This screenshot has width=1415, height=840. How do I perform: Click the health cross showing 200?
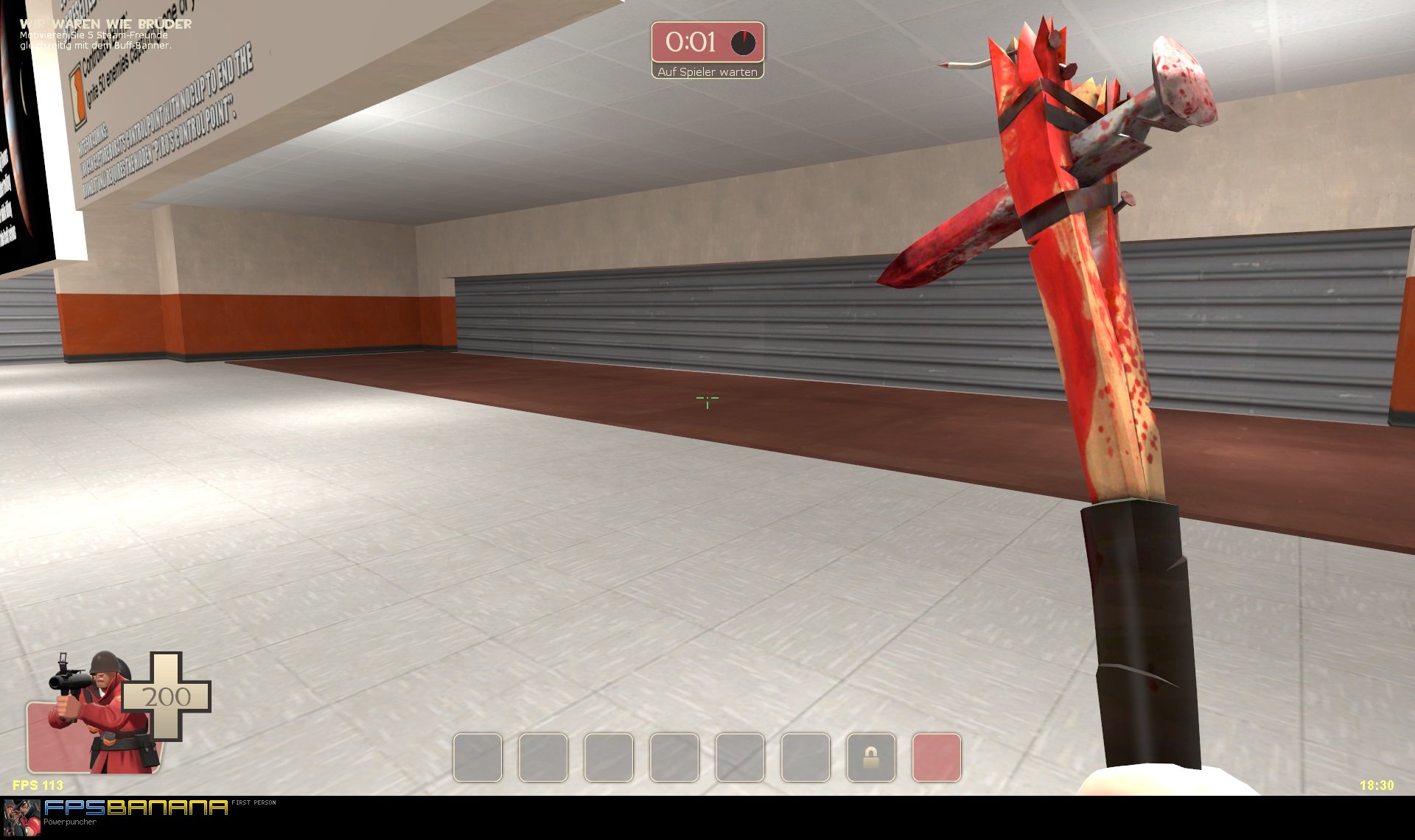(x=167, y=695)
